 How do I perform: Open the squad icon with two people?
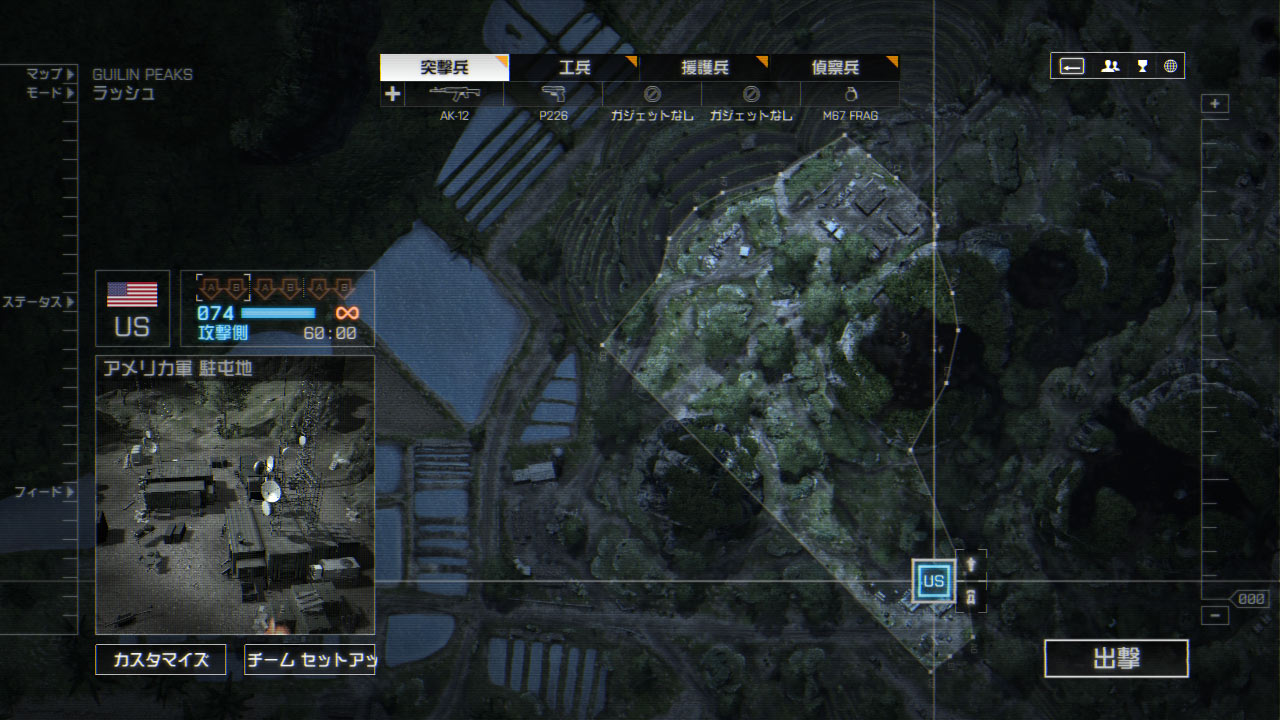click(1110, 67)
